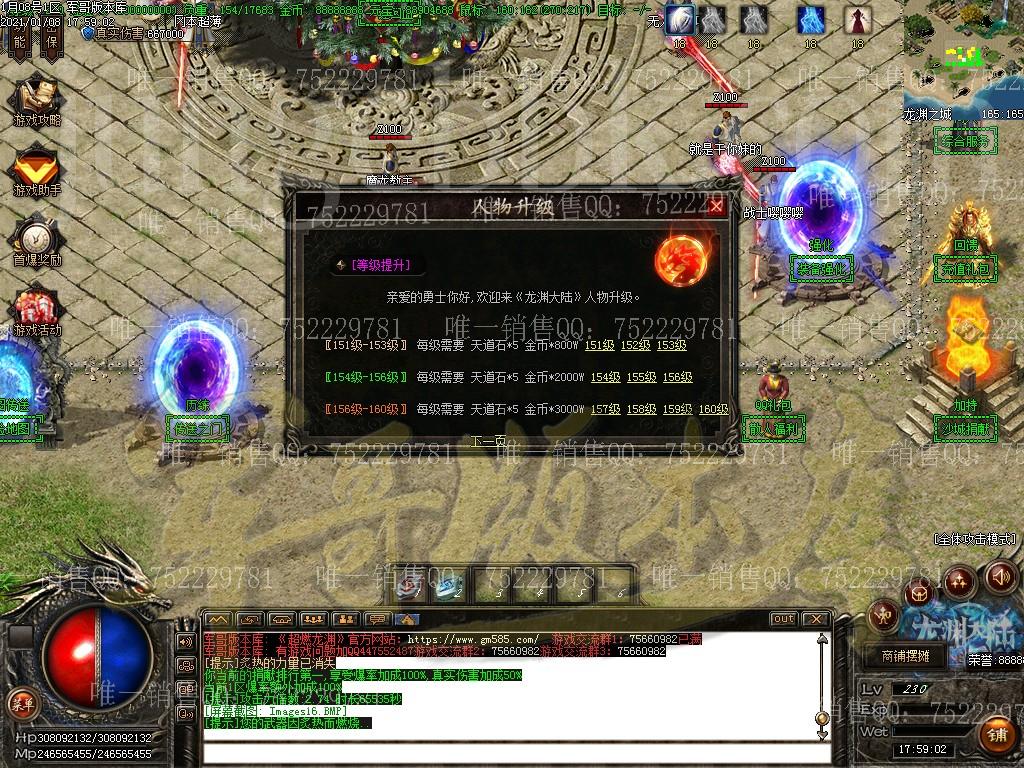This screenshot has width=1024, height=768.
Task: Close the 人物升级 dialog
Action: click(716, 207)
